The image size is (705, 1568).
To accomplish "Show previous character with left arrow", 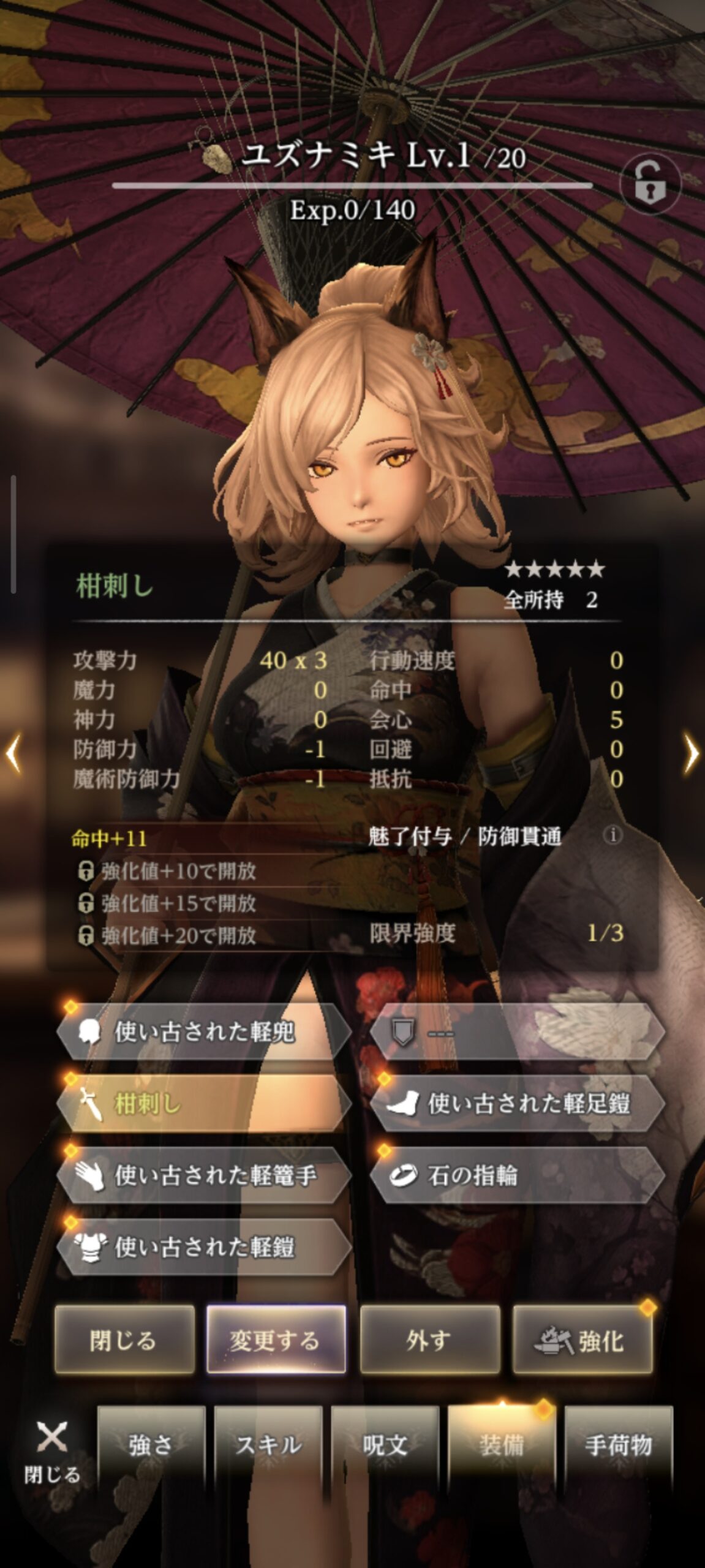I will pyautogui.click(x=13, y=753).
